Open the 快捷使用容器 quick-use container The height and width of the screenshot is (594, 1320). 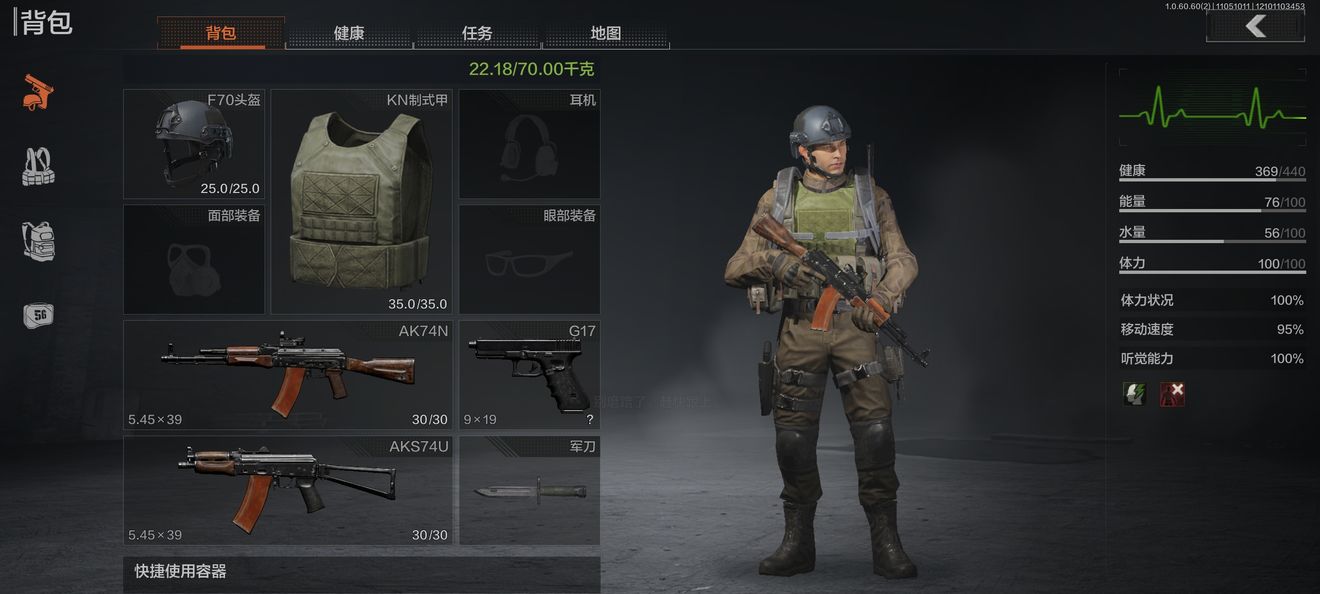(x=362, y=573)
